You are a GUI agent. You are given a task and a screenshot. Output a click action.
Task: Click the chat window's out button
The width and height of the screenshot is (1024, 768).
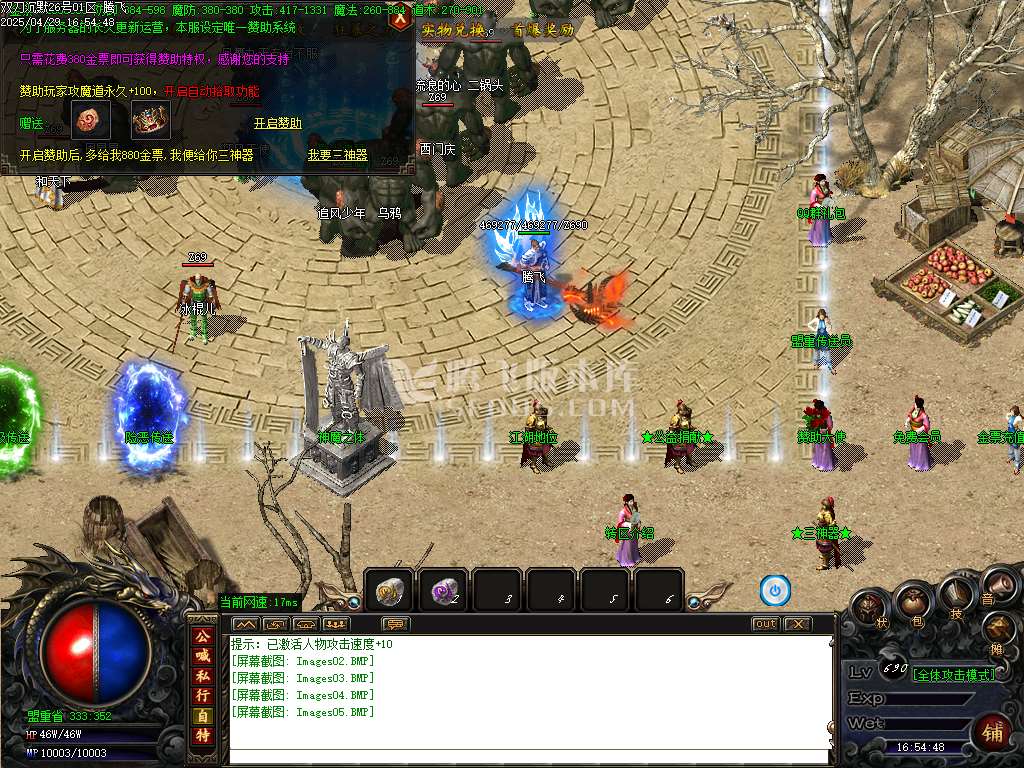tap(764, 624)
